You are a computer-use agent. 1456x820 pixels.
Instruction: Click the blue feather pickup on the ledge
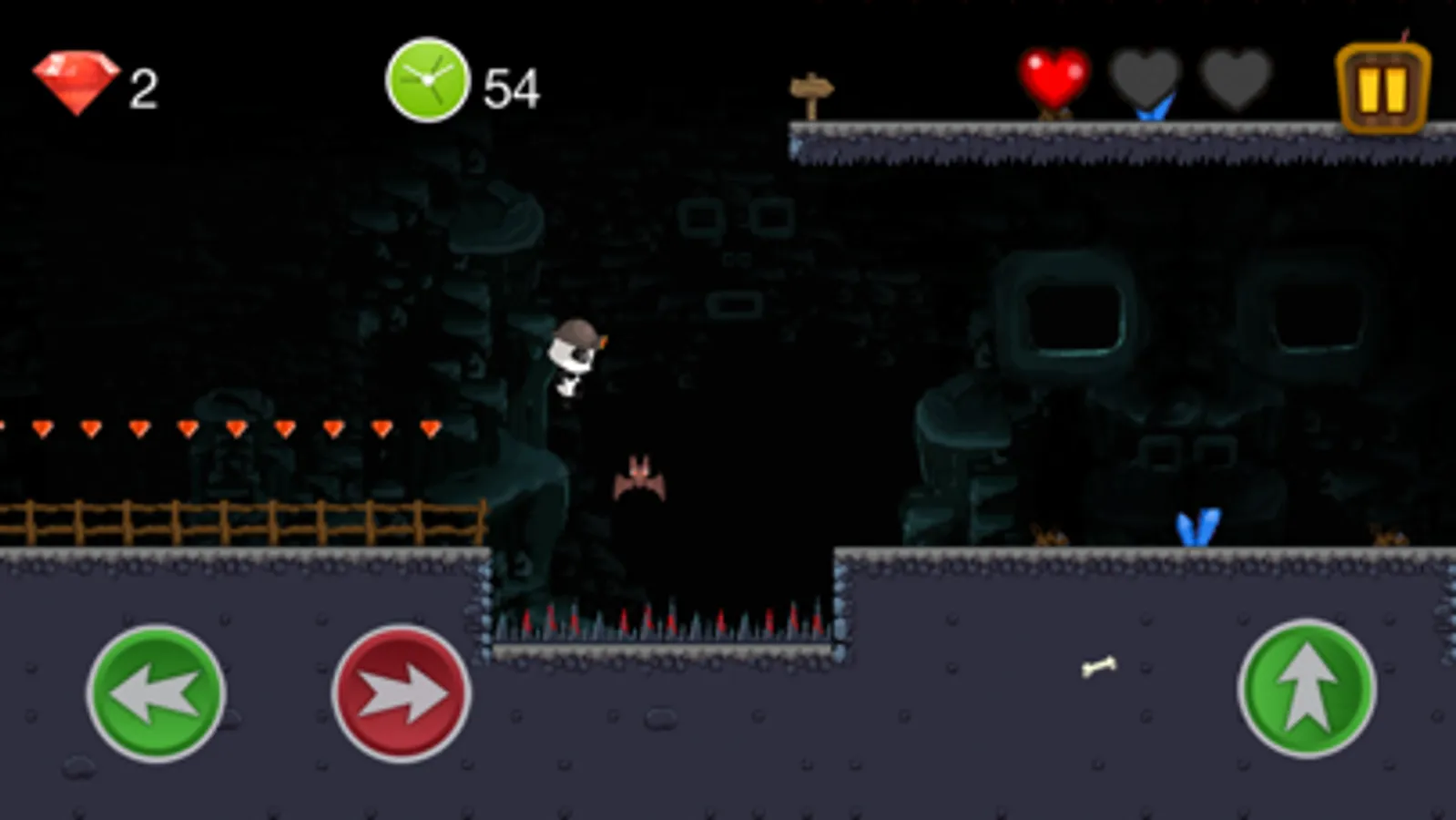(x=1197, y=526)
